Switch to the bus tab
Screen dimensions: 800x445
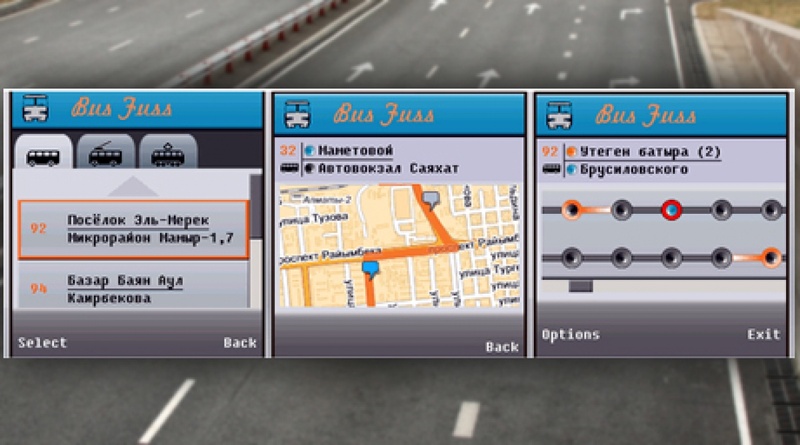tap(43, 156)
